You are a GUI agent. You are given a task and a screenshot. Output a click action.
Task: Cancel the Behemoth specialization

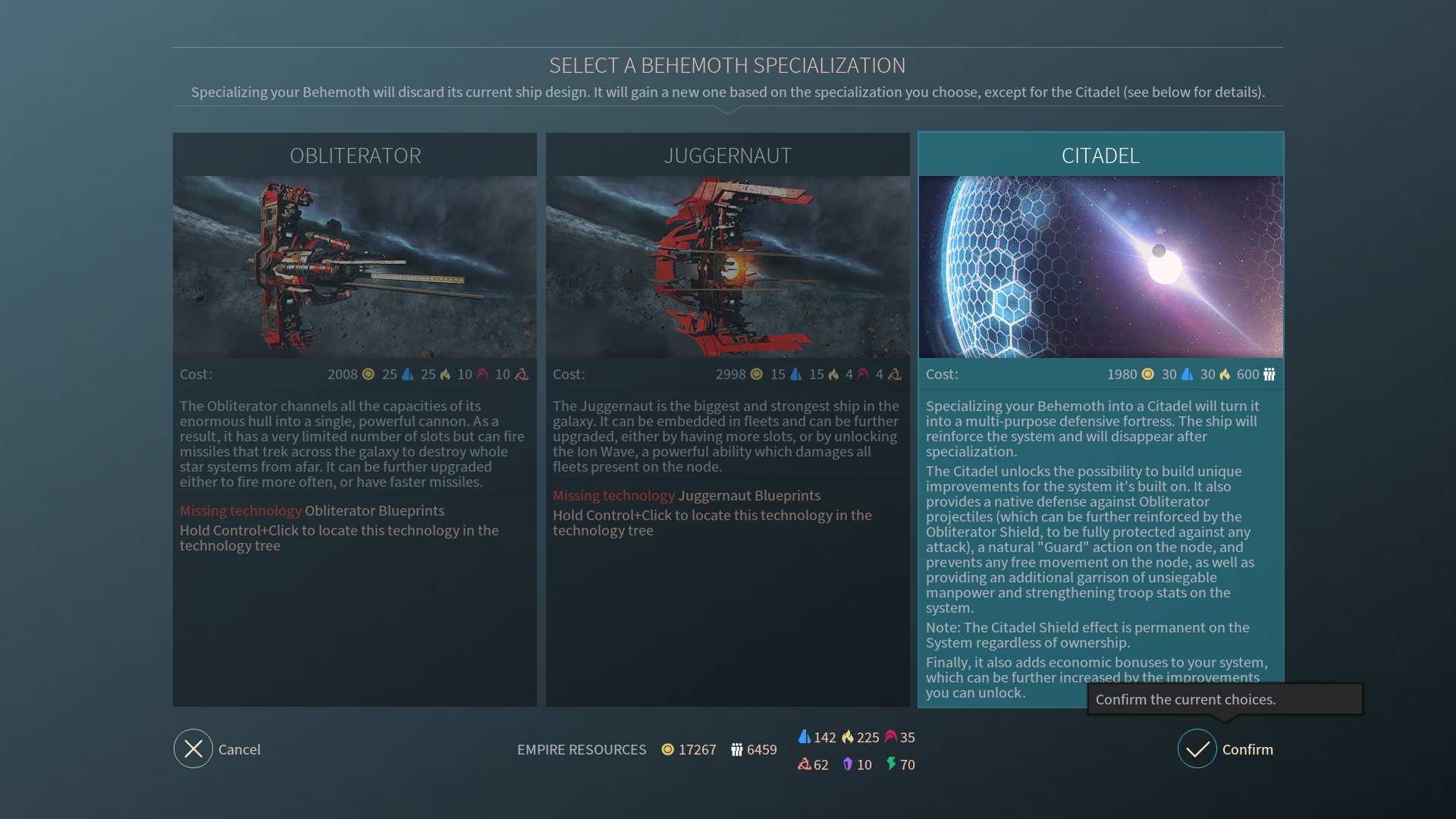[193, 748]
